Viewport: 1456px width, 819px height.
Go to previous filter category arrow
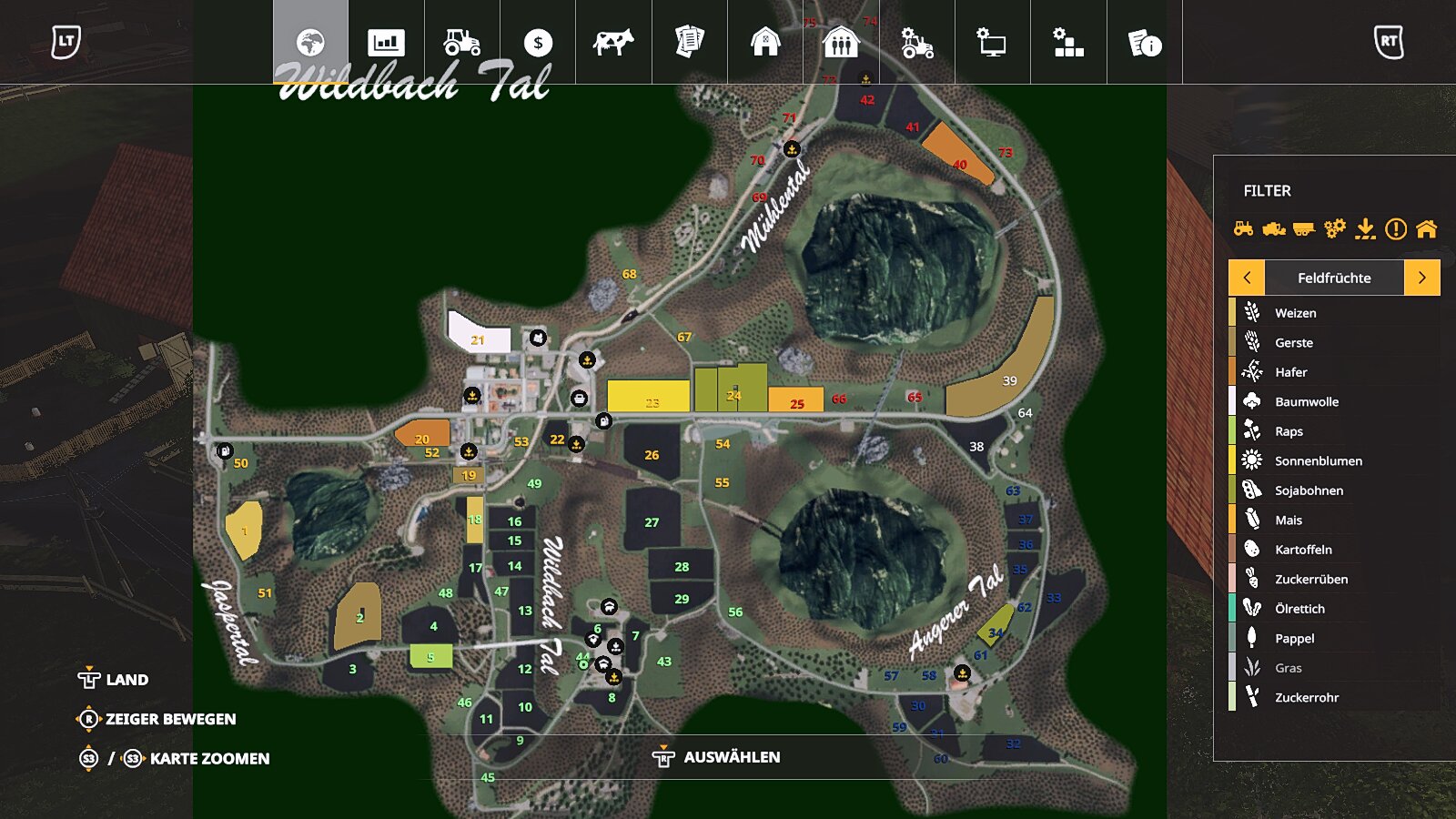[x=1247, y=278]
